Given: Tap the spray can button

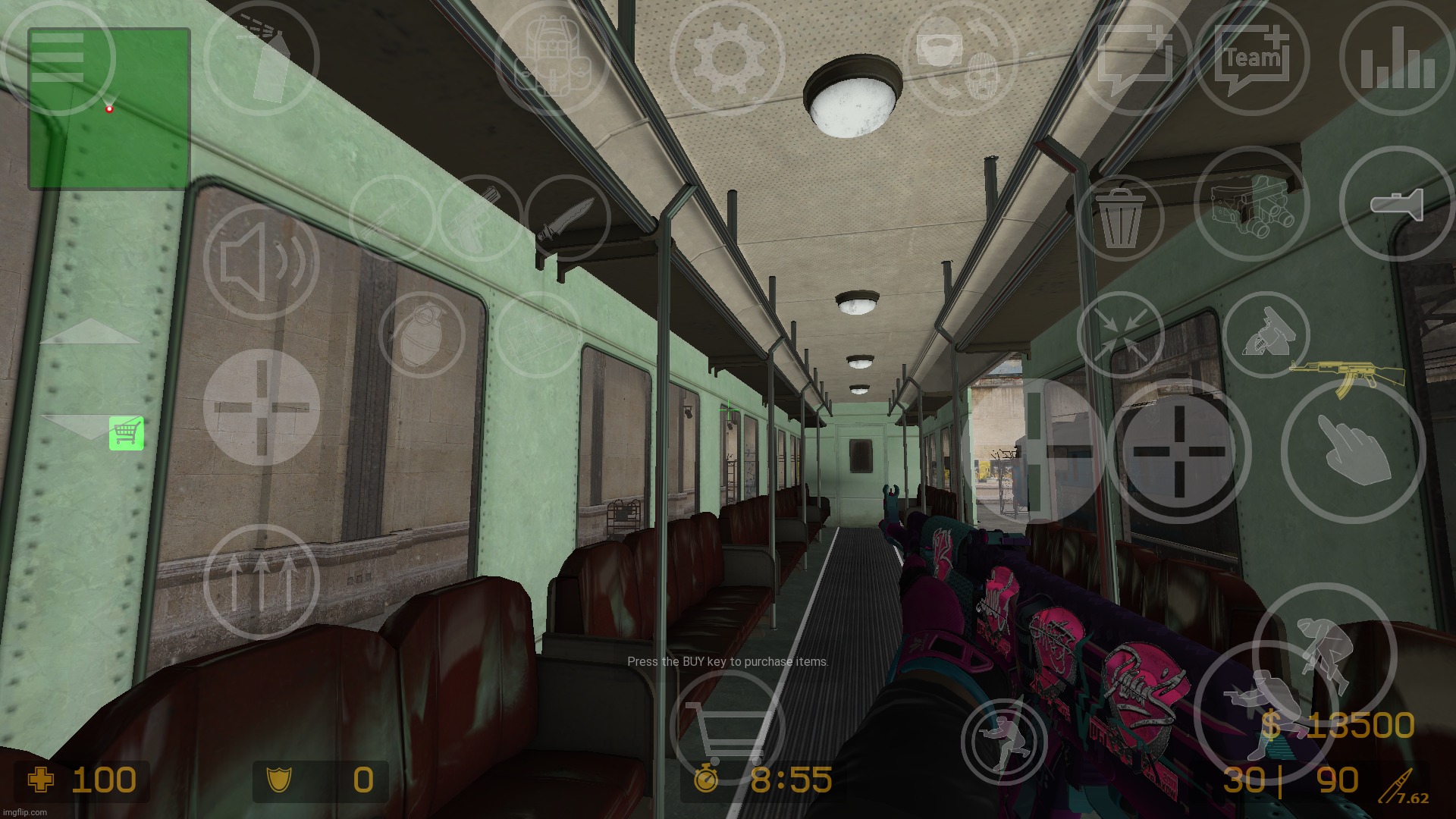Looking at the screenshot, I should click(x=262, y=58).
